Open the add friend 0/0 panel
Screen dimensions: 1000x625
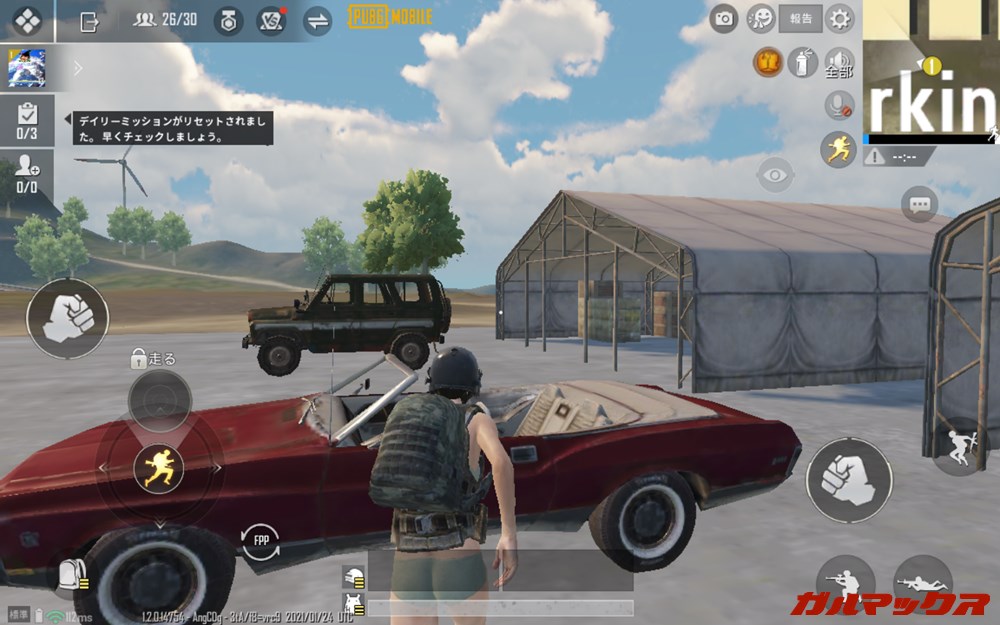pyautogui.click(x=27, y=174)
